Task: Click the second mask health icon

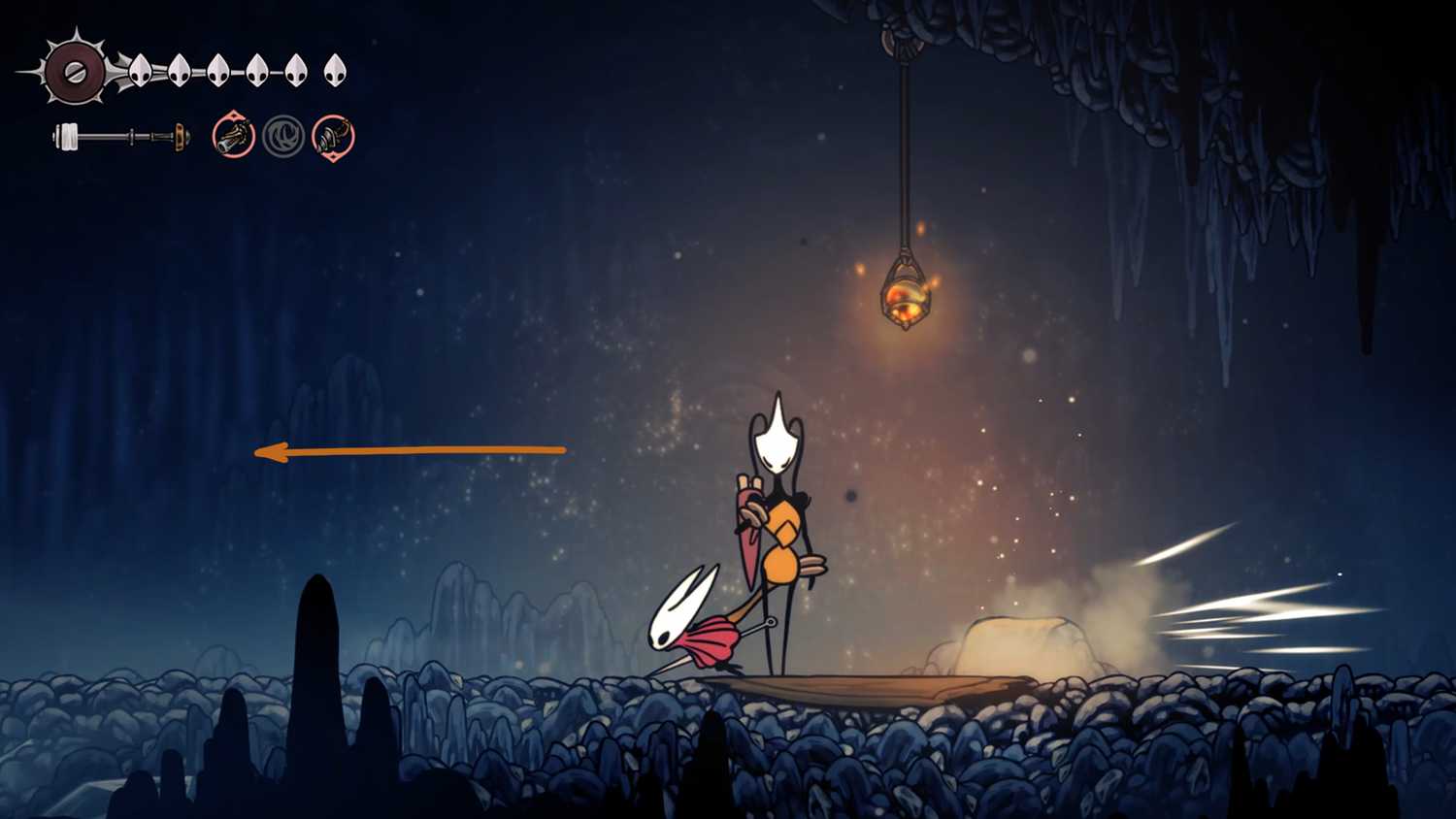Action: click(x=179, y=70)
